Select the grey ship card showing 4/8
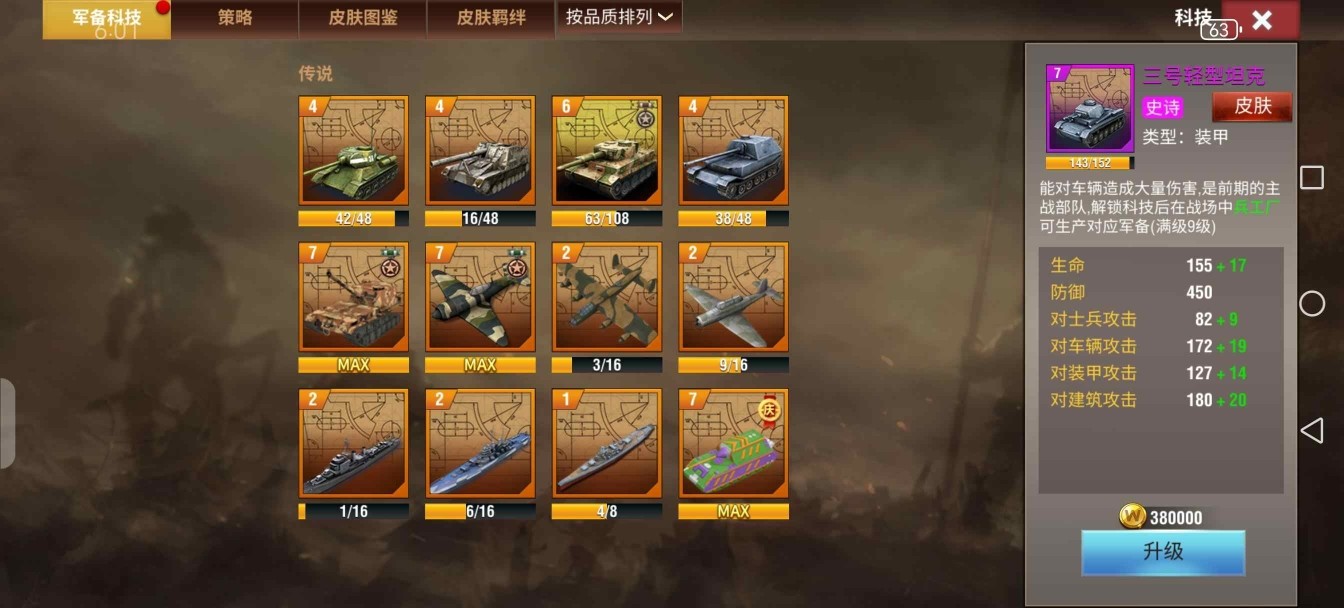This screenshot has width=1344, height=608. 607,444
